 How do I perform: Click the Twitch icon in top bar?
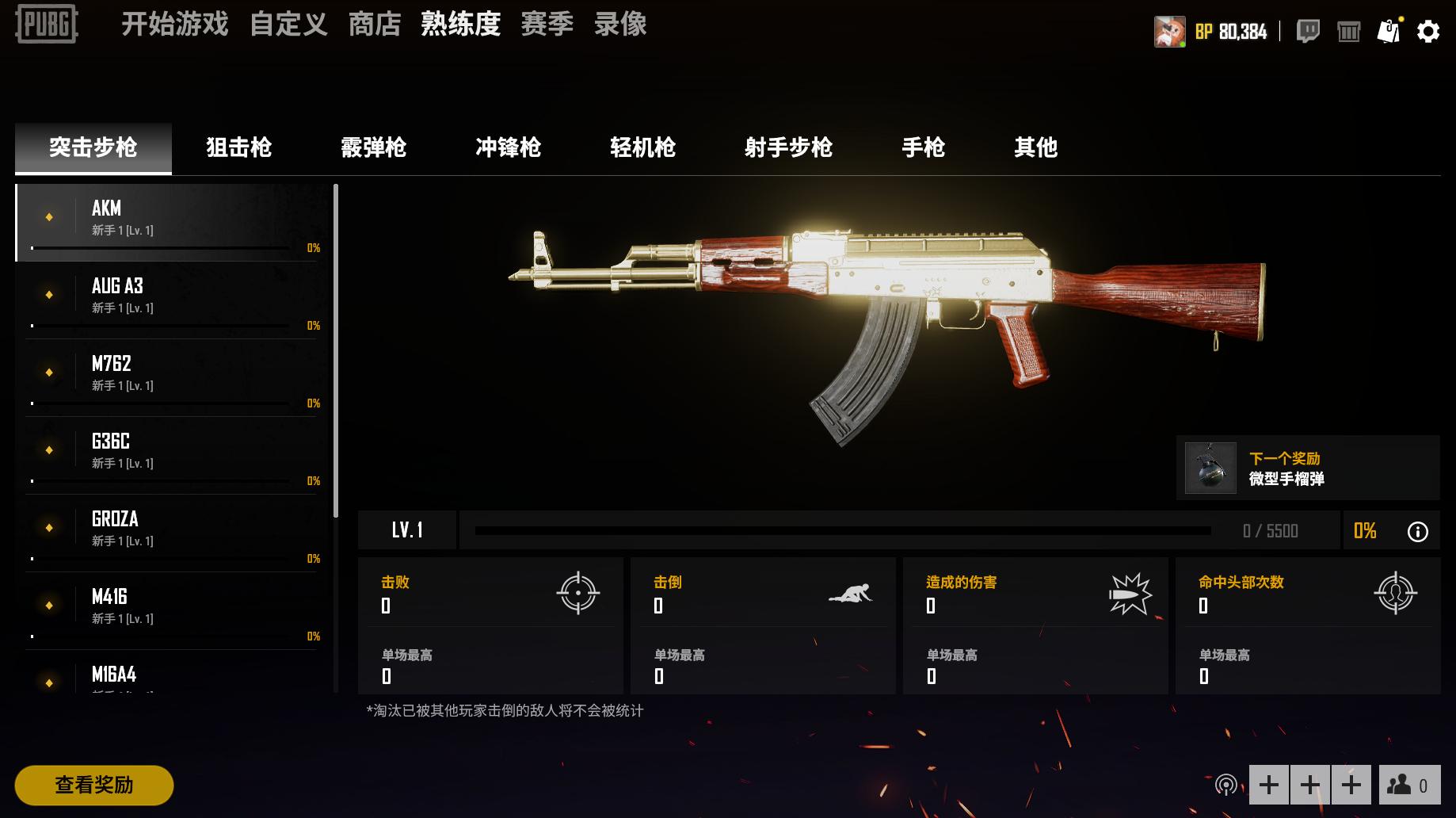[x=1309, y=31]
